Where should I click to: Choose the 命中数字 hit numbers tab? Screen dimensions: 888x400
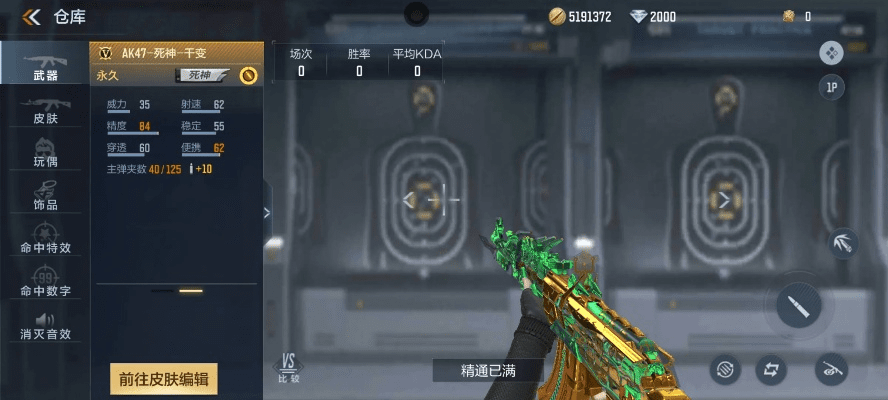point(45,281)
